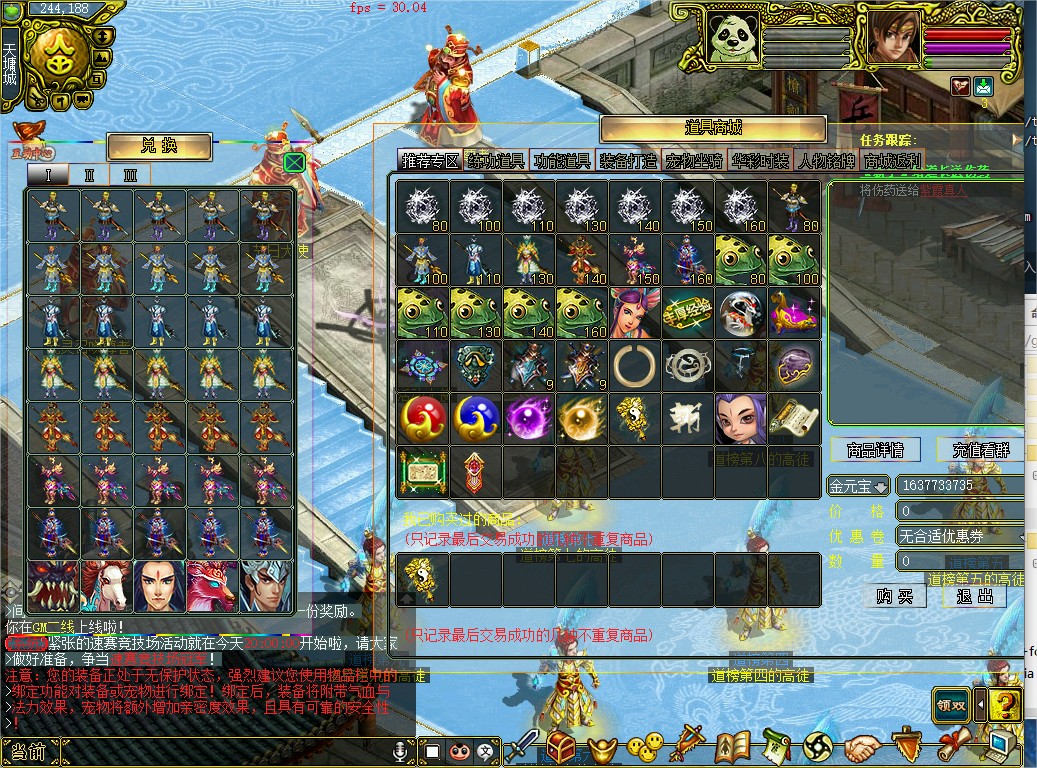1037x768 pixels.
Task: Open the treasure chest bag icon
Action: point(560,746)
